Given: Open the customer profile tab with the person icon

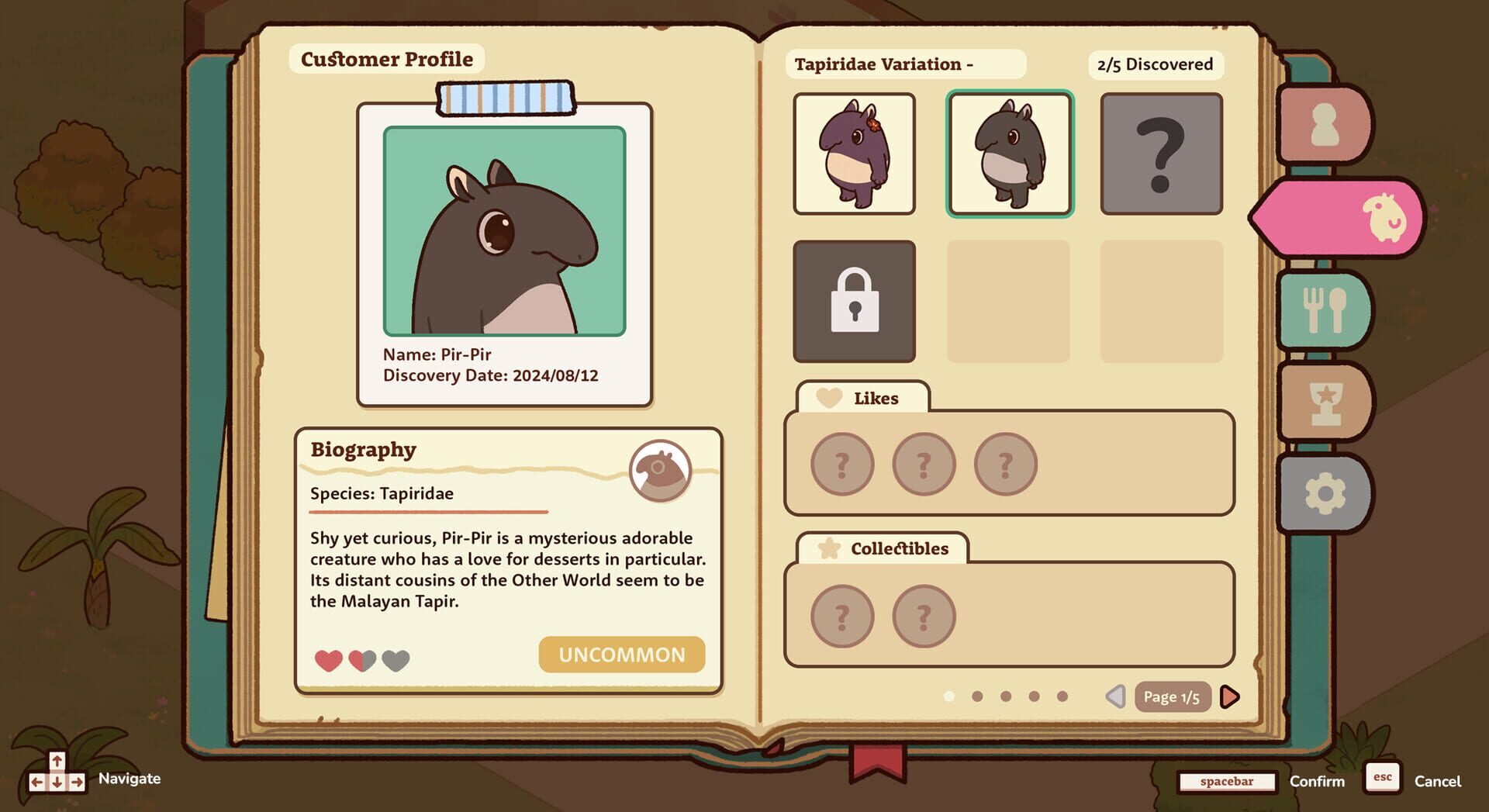Looking at the screenshot, I should pos(1324,124).
